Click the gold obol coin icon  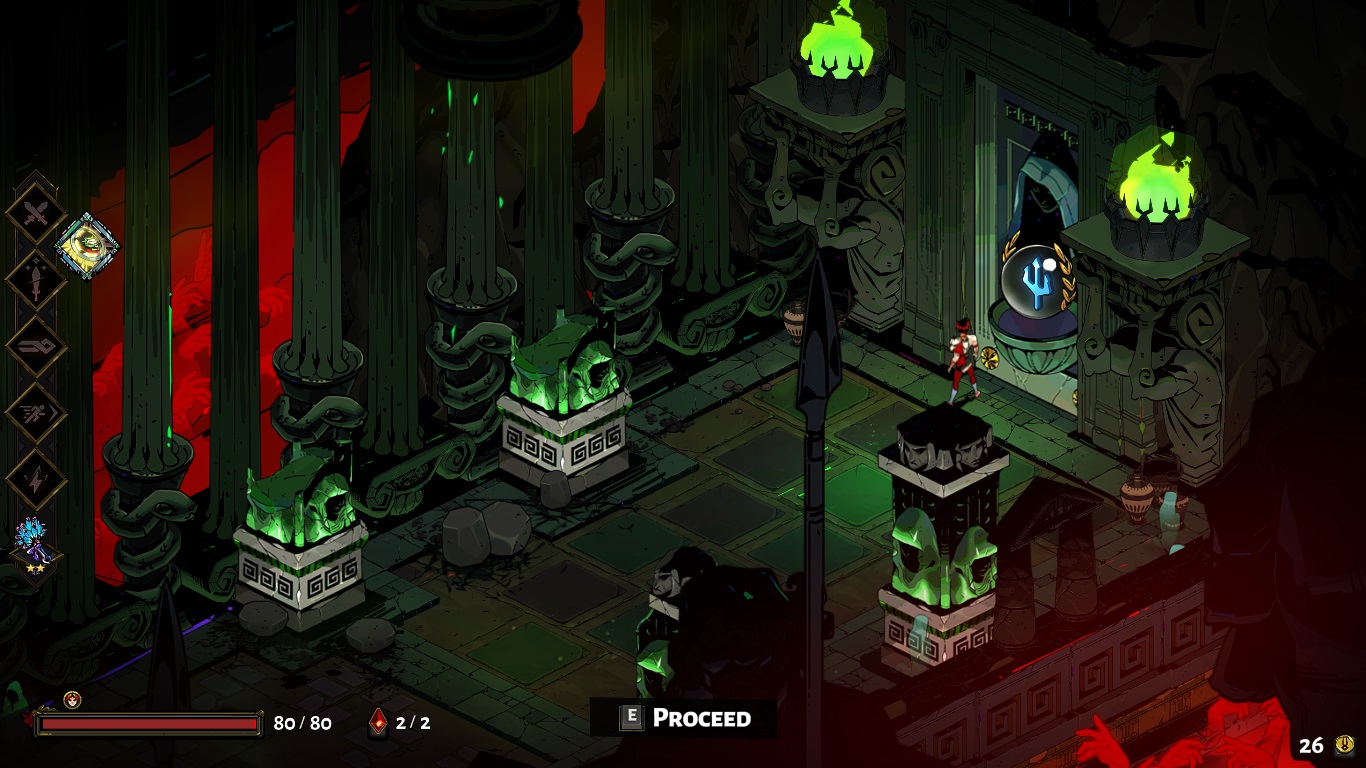pos(1344,744)
